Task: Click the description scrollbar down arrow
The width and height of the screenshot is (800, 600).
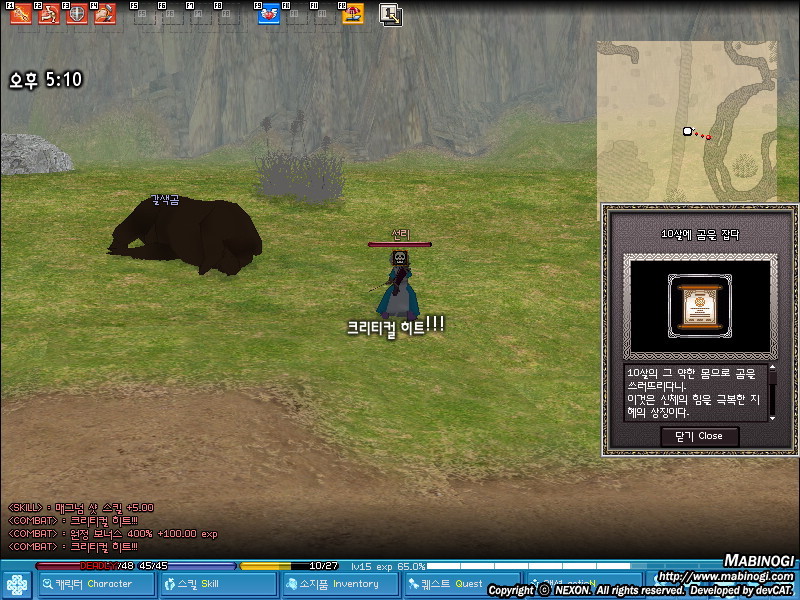Action: 772,415
